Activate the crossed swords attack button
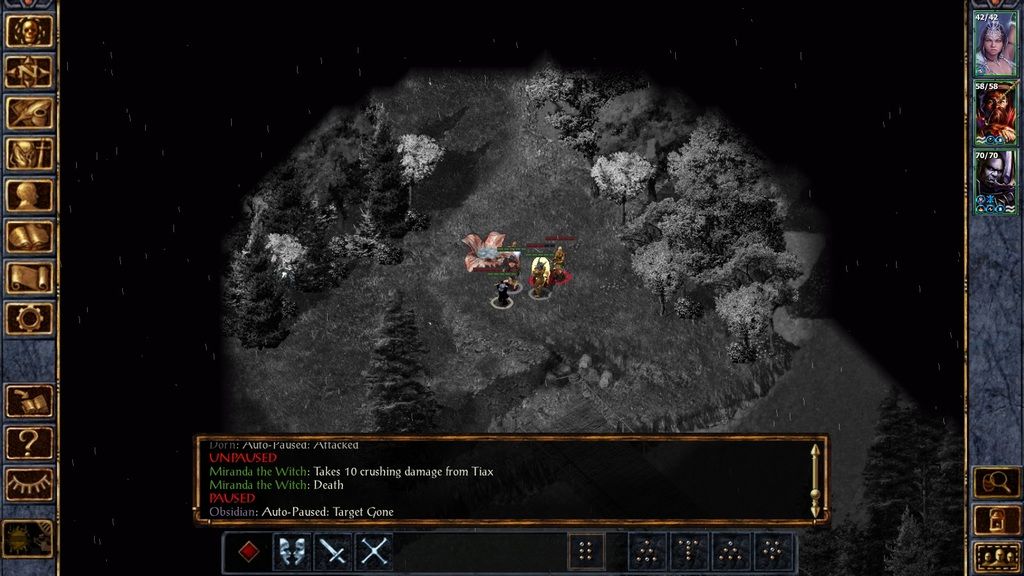This screenshot has height=576, width=1024. coord(374,552)
